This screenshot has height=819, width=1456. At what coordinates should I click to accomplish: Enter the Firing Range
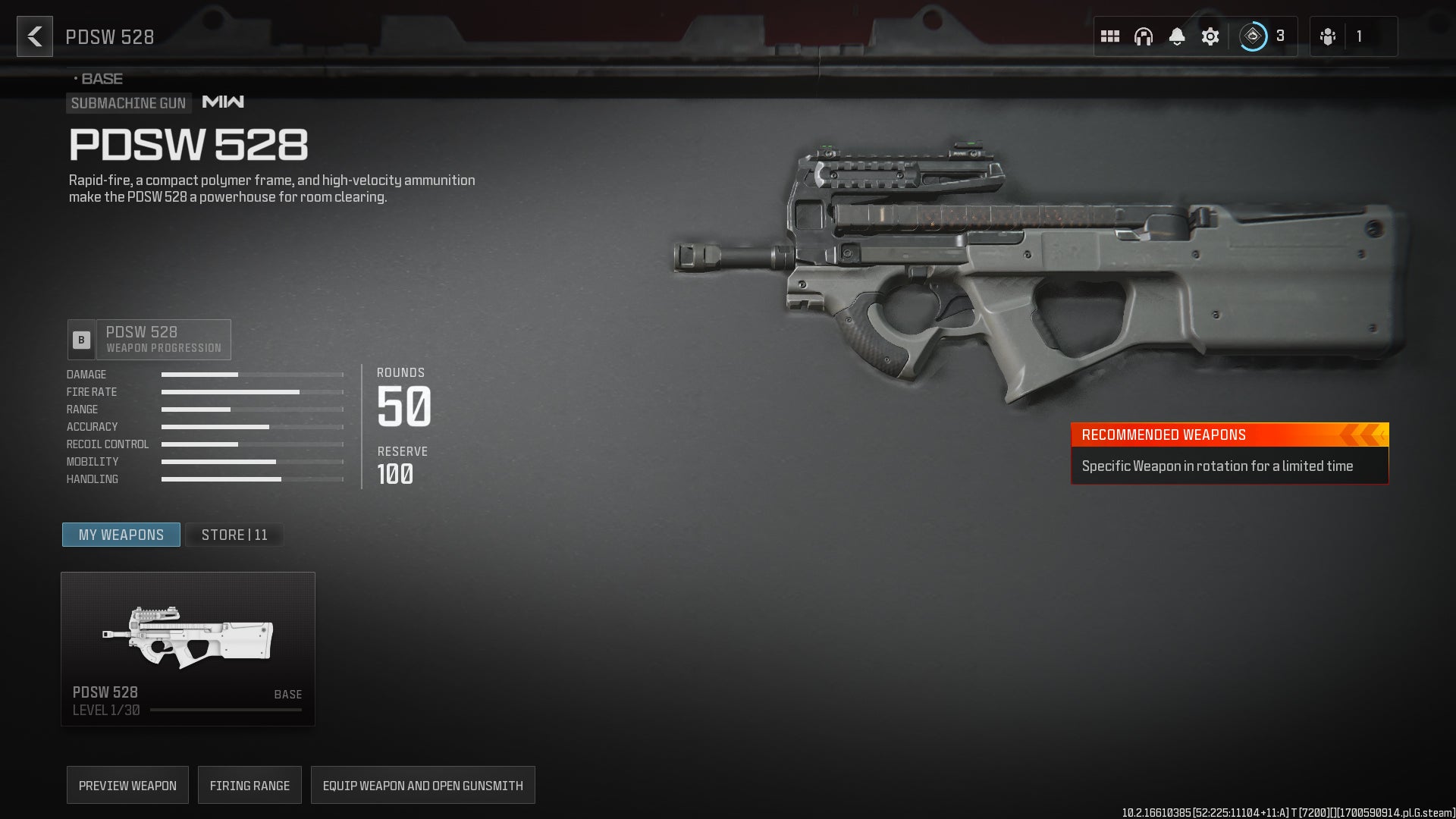[x=249, y=785]
